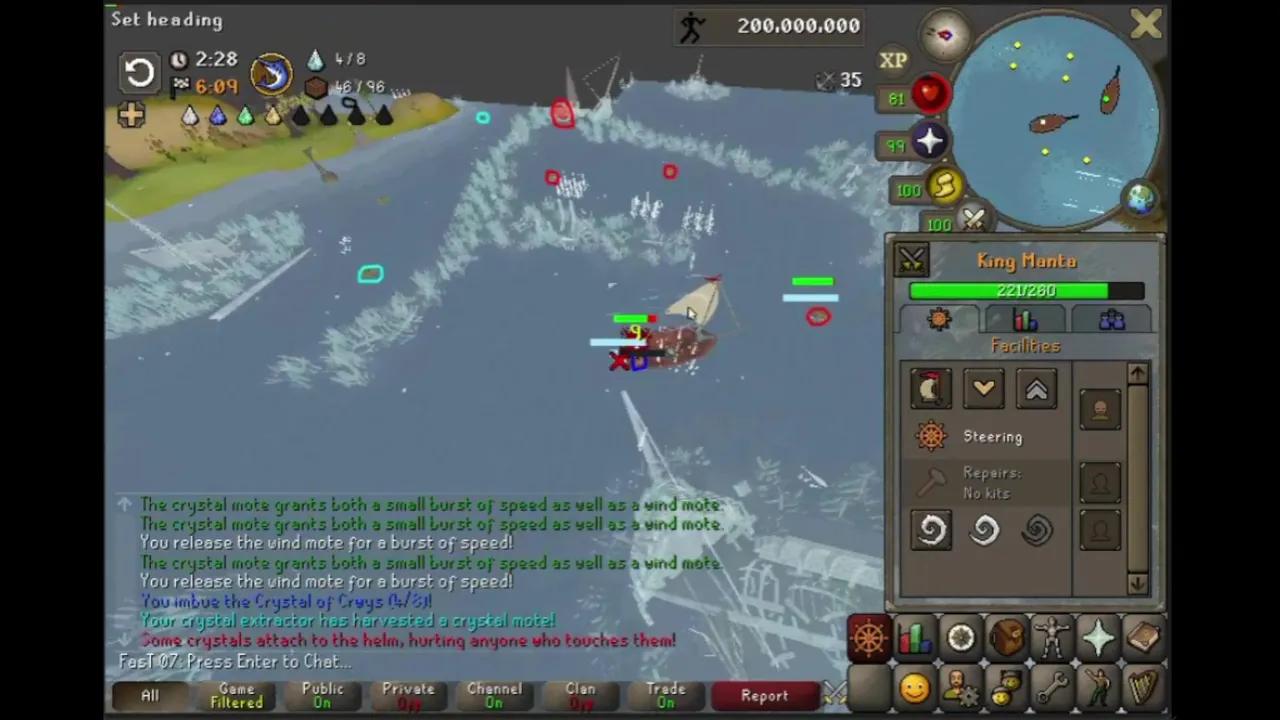Click the XP tracker orb
This screenshot has height=720, width=1280.
893,60
